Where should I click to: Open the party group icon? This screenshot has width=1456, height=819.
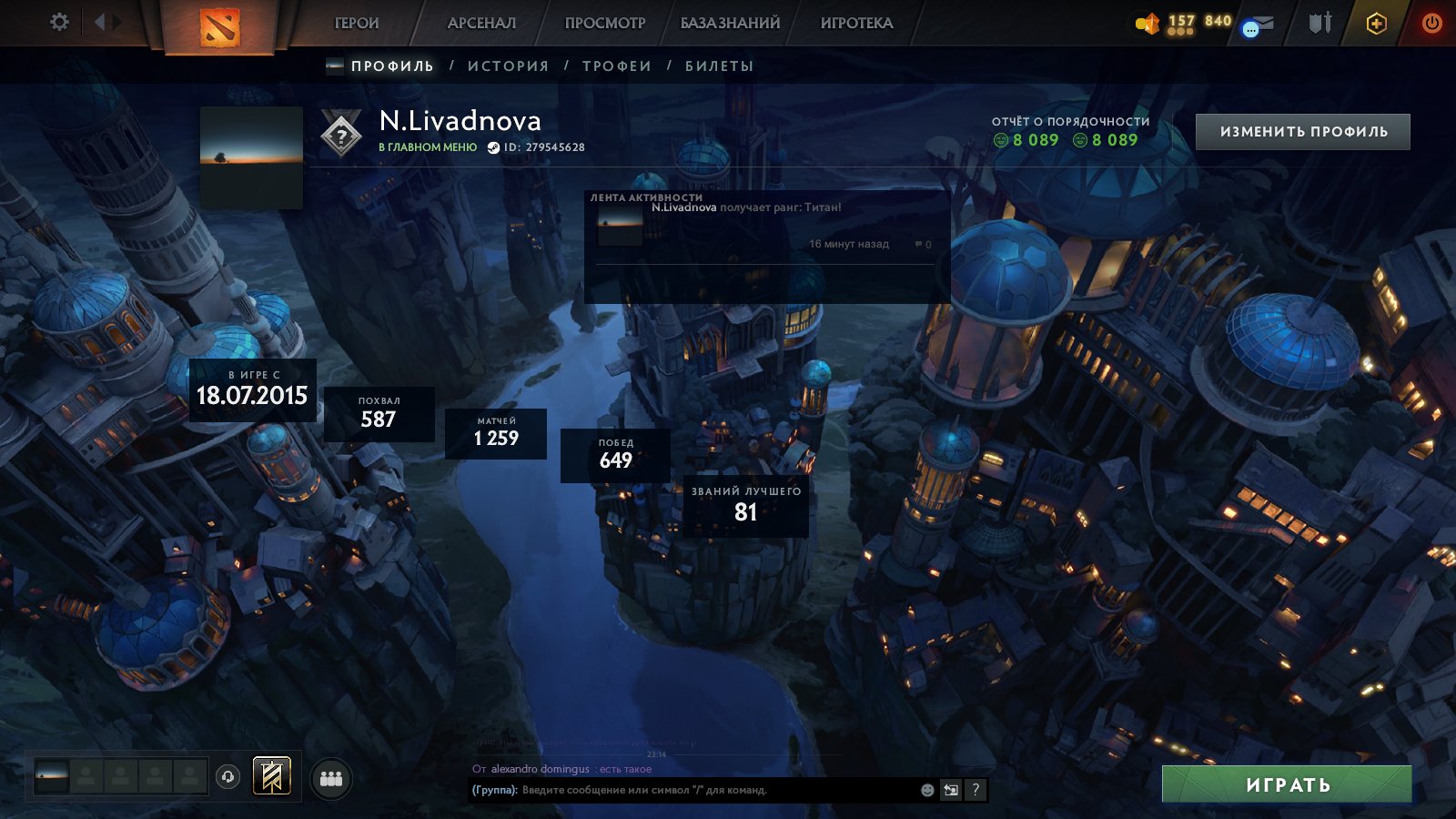pyautogui.click(x=331, y=779)
